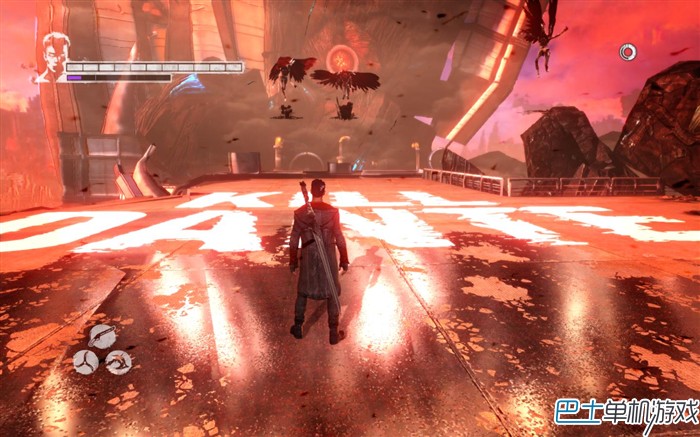Select the dual pistols weapon icon
The width and height of the screenshot is (700, 437).
pyautogui.click(x=119, y=361)
